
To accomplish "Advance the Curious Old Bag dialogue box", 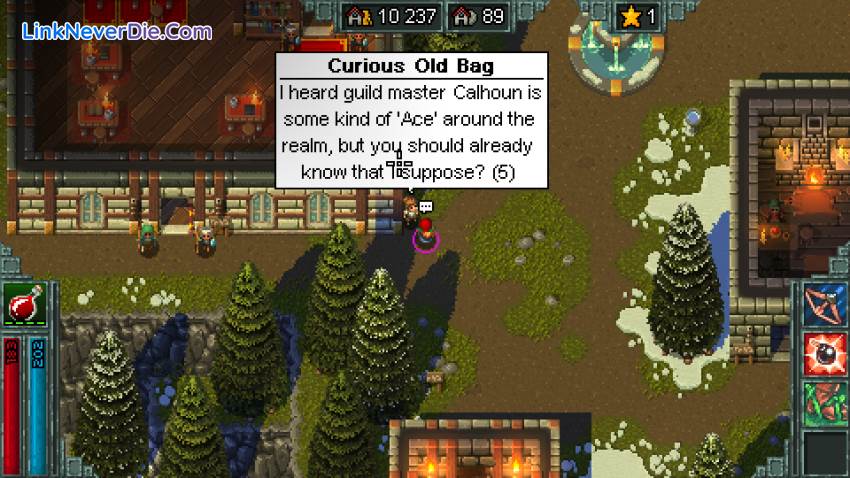I will pyautogui.click(x=414, y=120).
